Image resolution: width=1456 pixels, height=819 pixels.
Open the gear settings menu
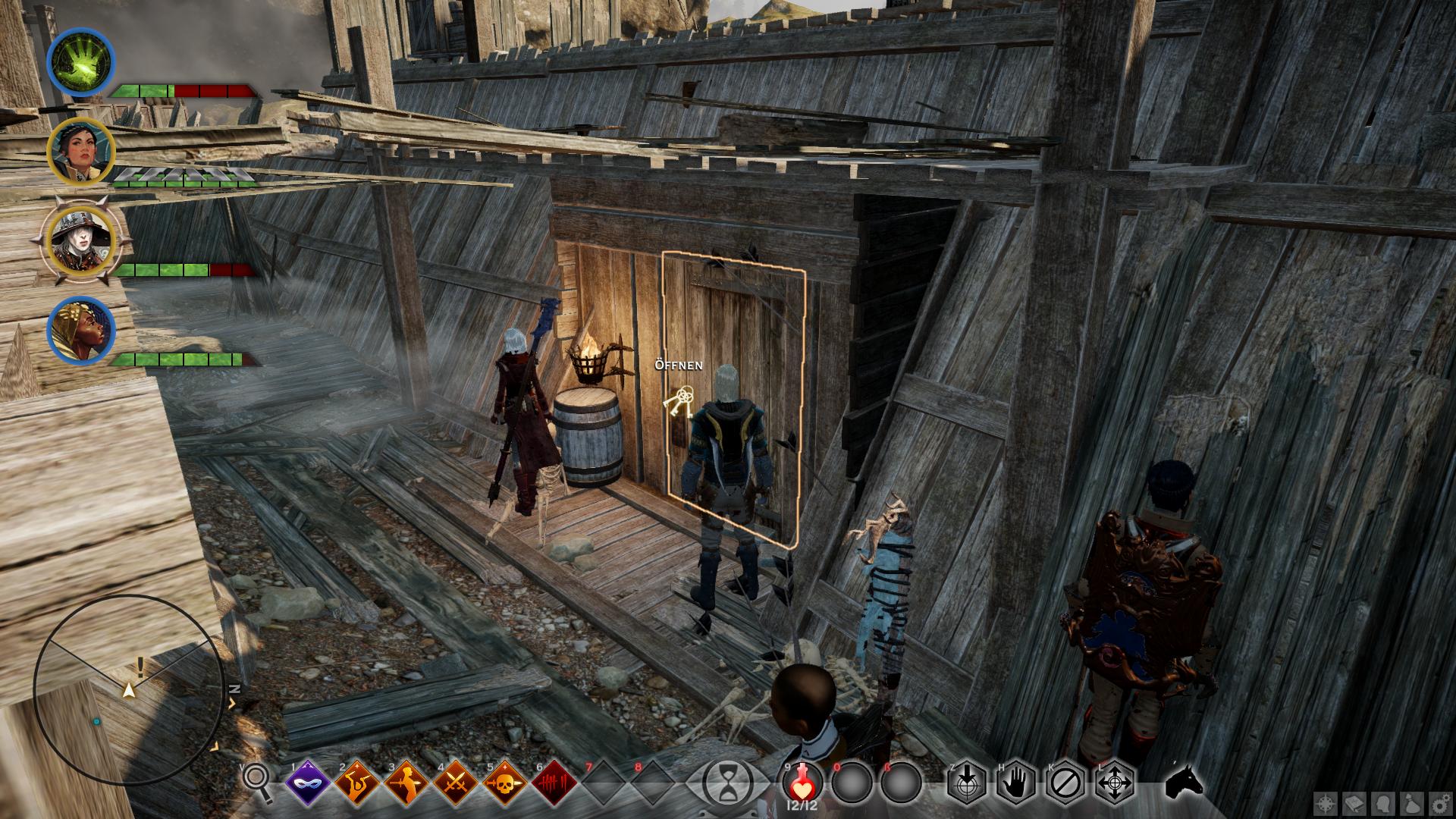1437,802
